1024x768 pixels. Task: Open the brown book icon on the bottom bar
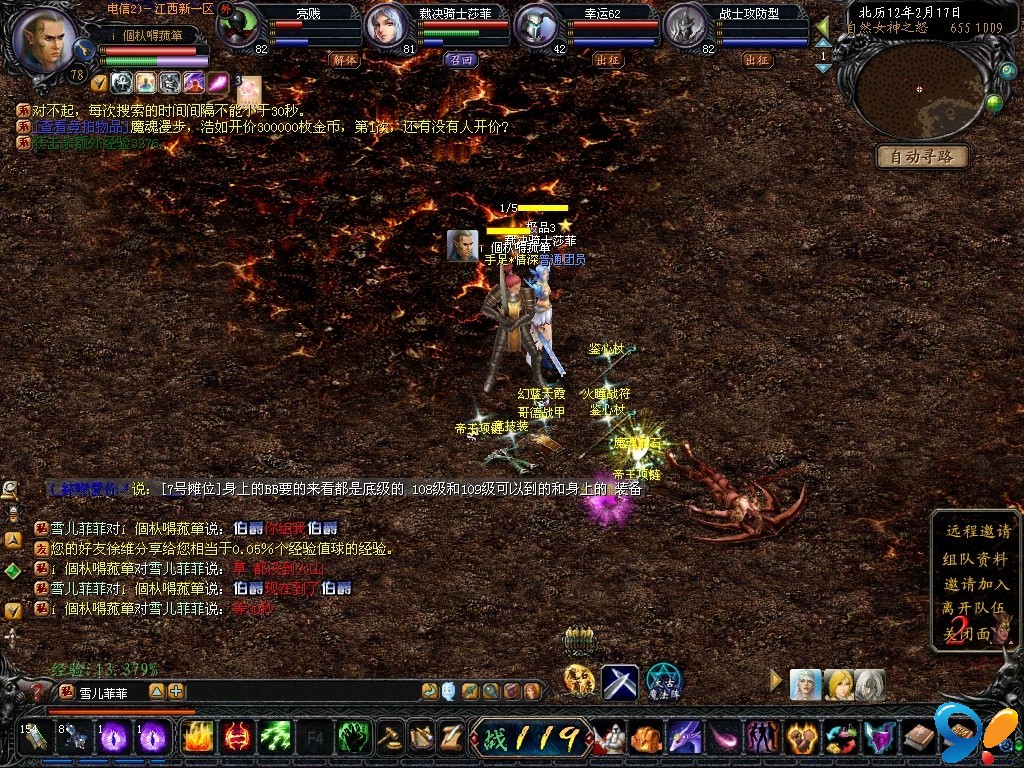[920, 739]
